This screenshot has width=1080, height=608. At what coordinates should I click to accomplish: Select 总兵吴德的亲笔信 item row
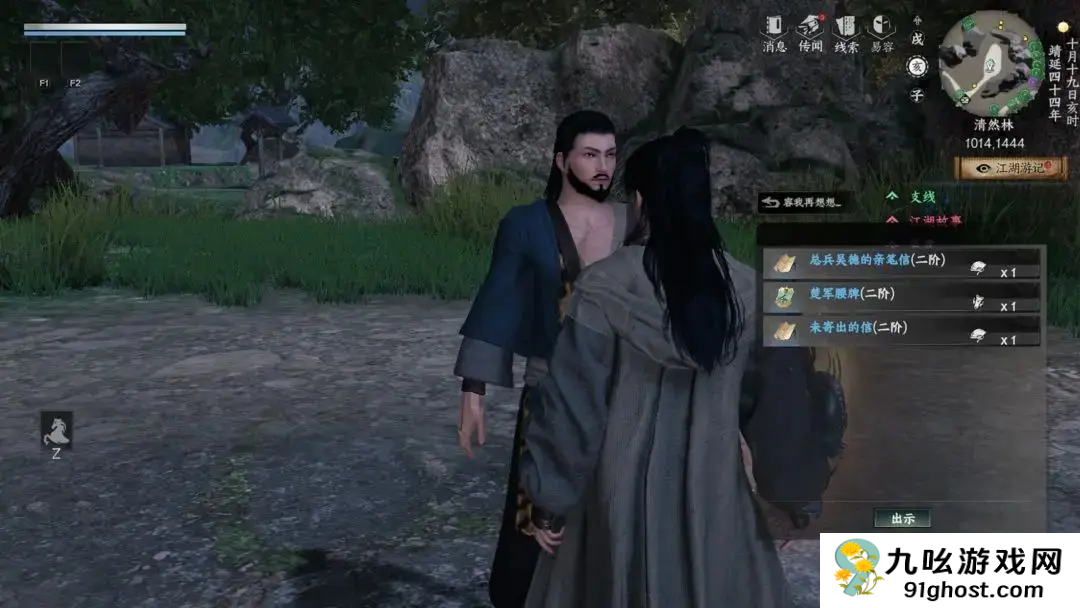coord(900,263)
